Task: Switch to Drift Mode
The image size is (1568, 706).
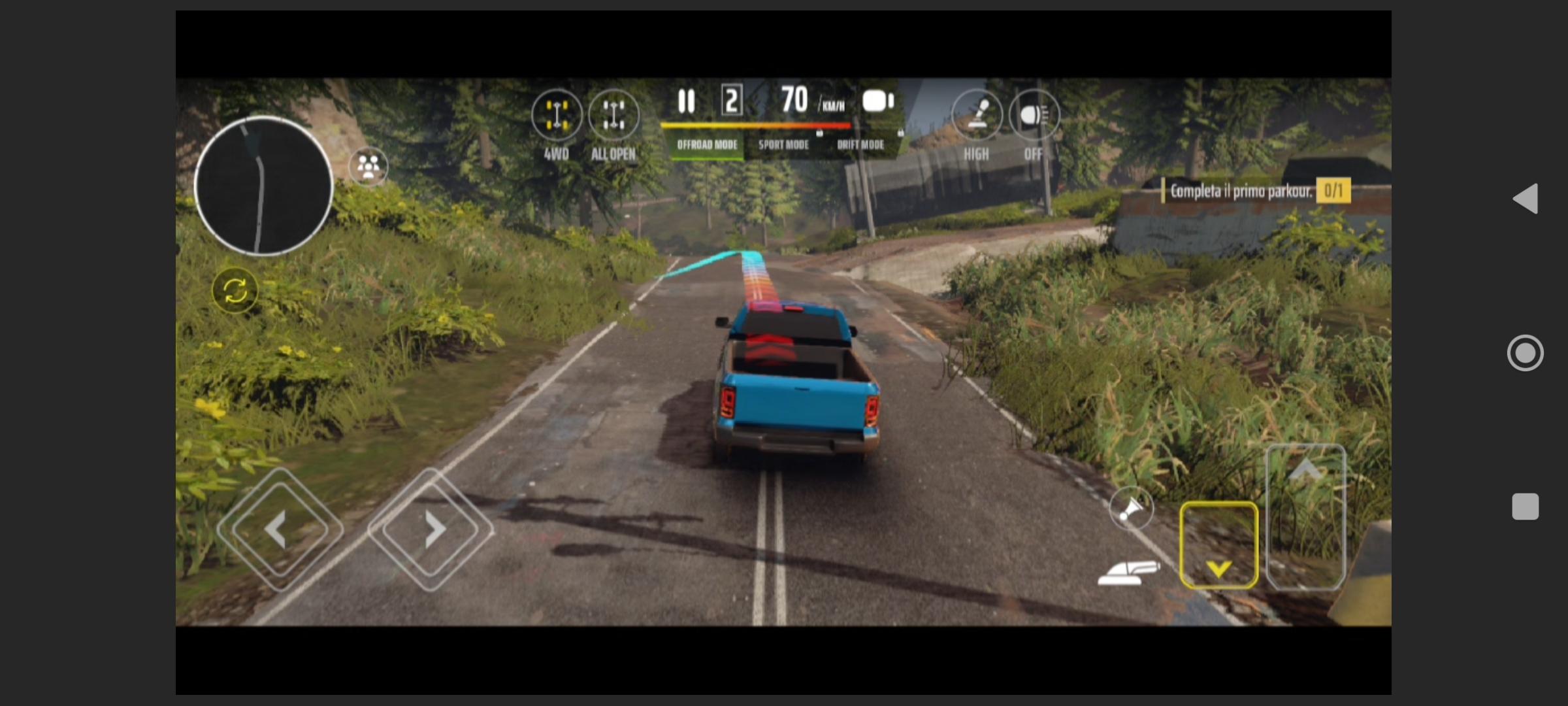Action: [860, 144]
